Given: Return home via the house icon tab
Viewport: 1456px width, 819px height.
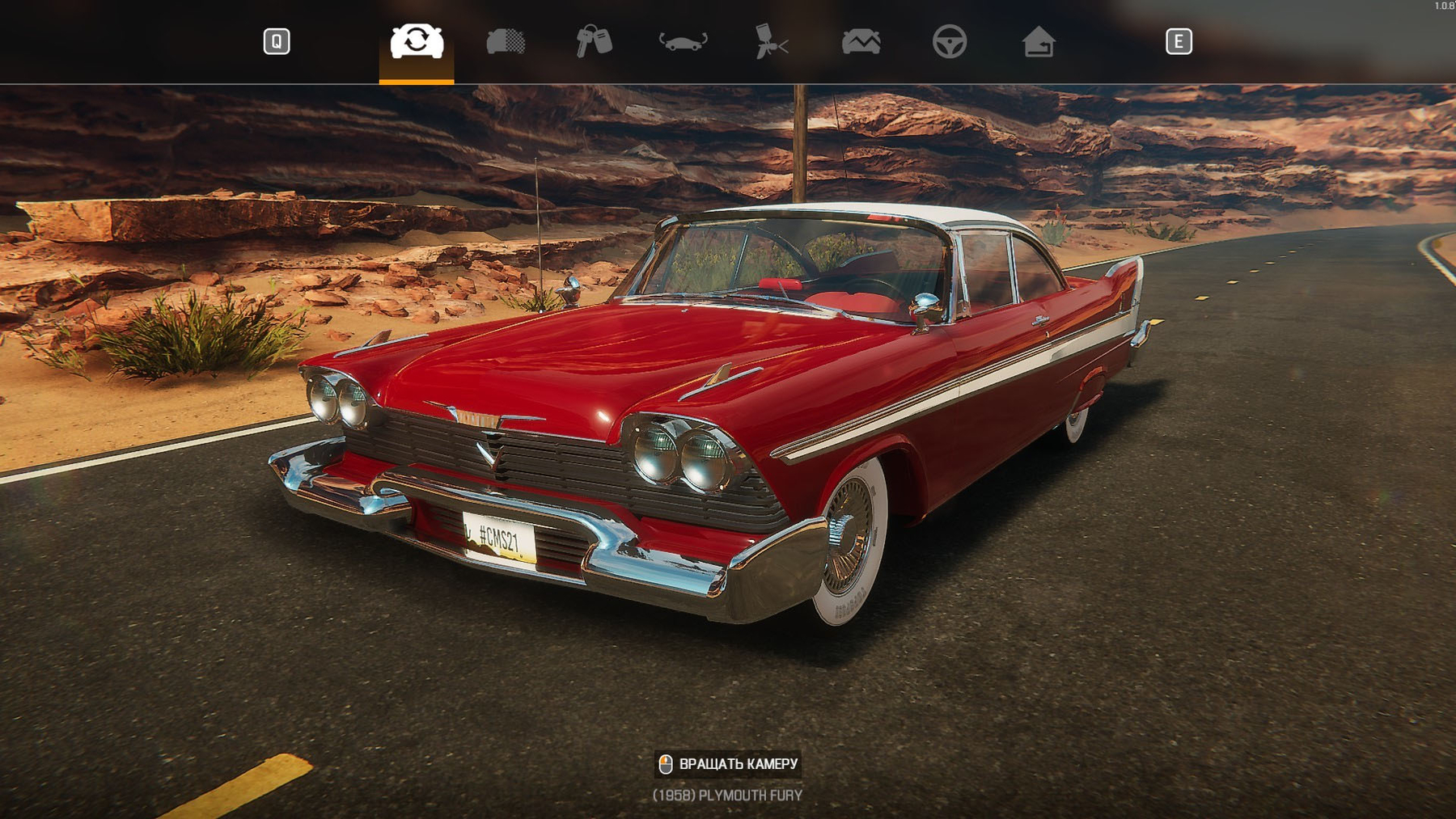Looking at the screenshot, I should [x=1039, y=41].
